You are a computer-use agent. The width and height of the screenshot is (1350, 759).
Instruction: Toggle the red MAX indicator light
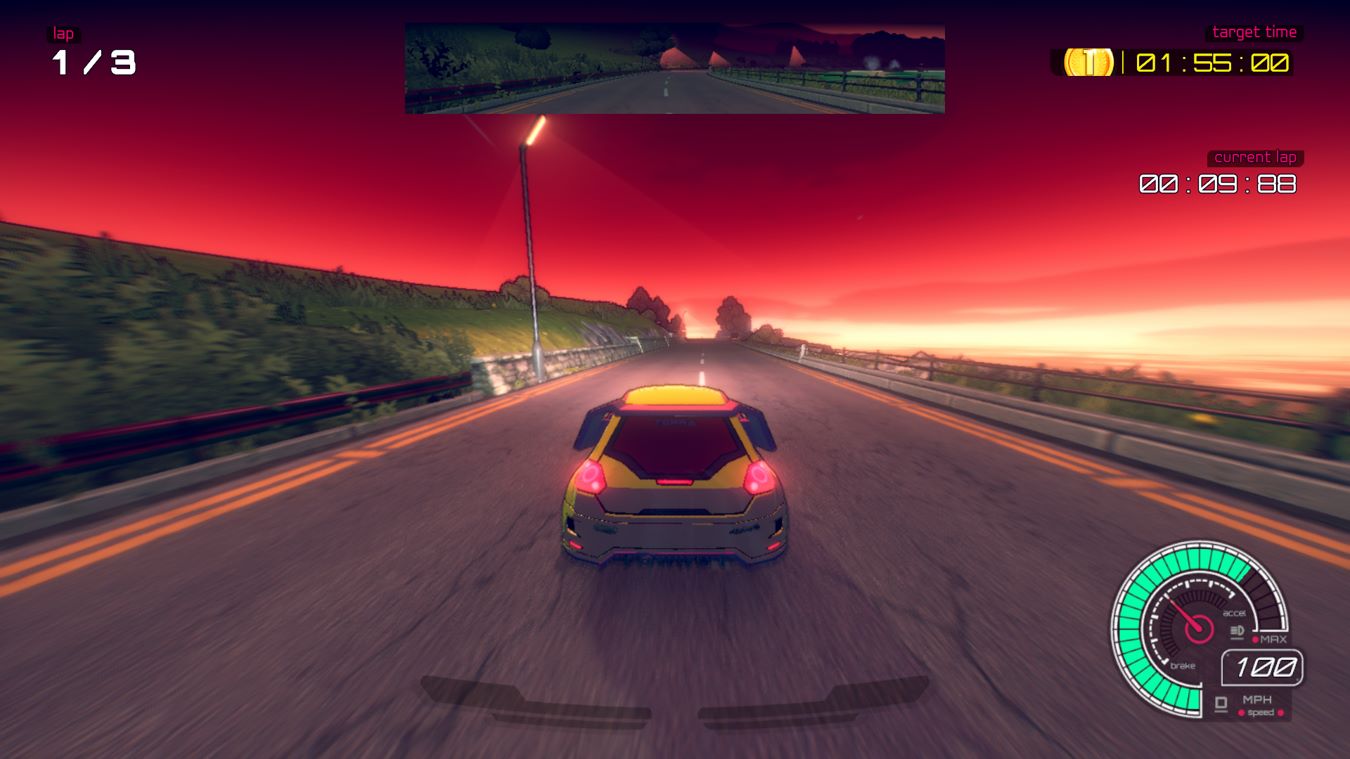[x=1256, y=638]
